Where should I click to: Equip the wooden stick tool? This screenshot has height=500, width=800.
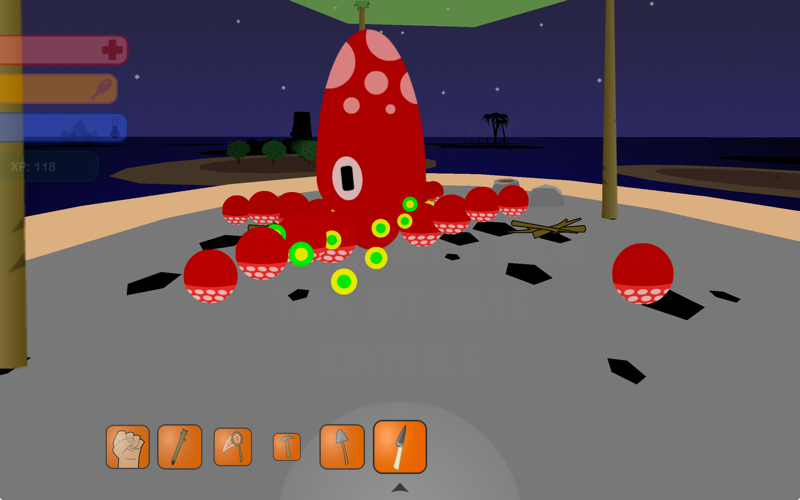point(180,447)
